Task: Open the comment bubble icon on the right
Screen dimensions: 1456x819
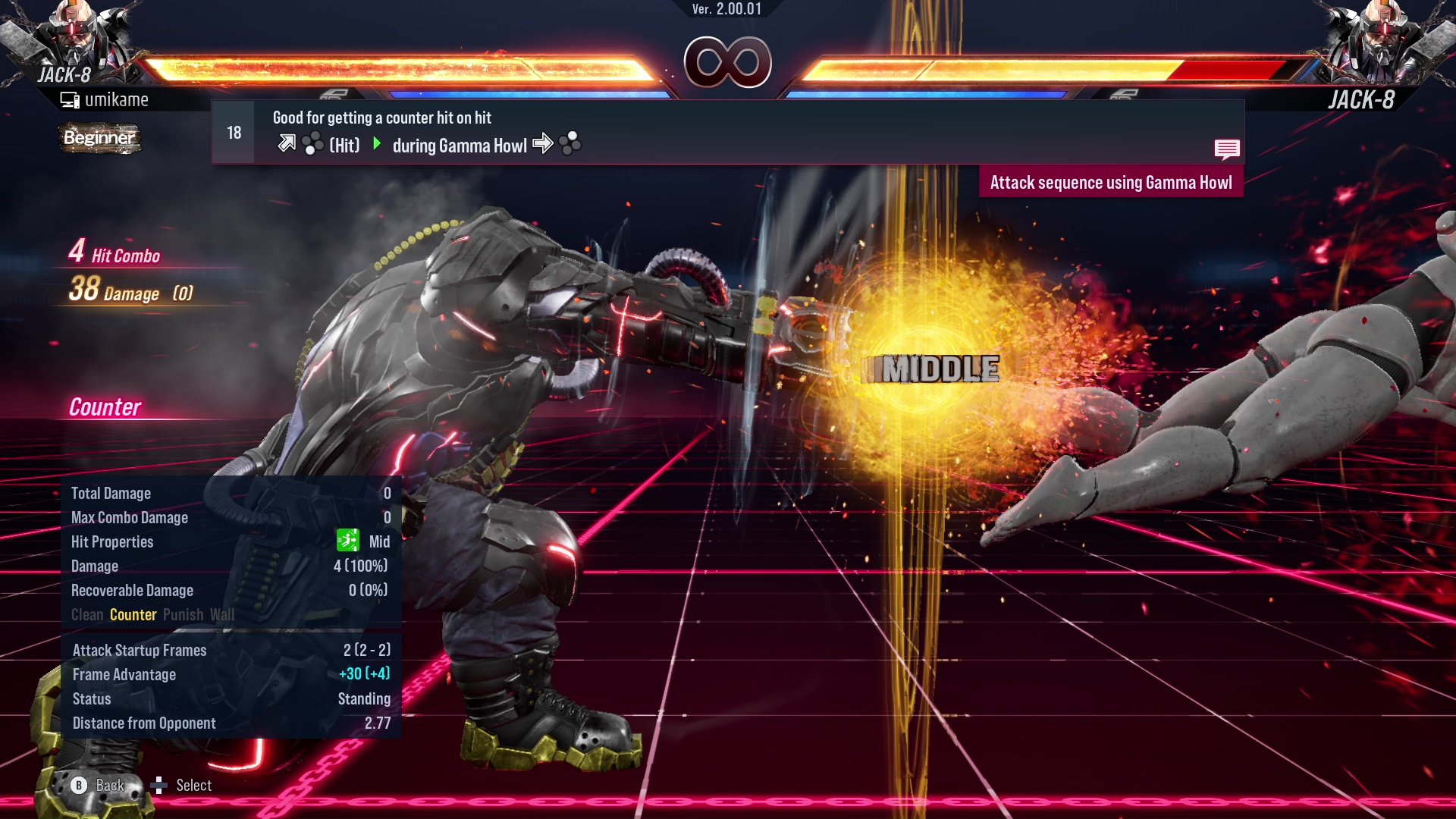Action: point(1227,149)
